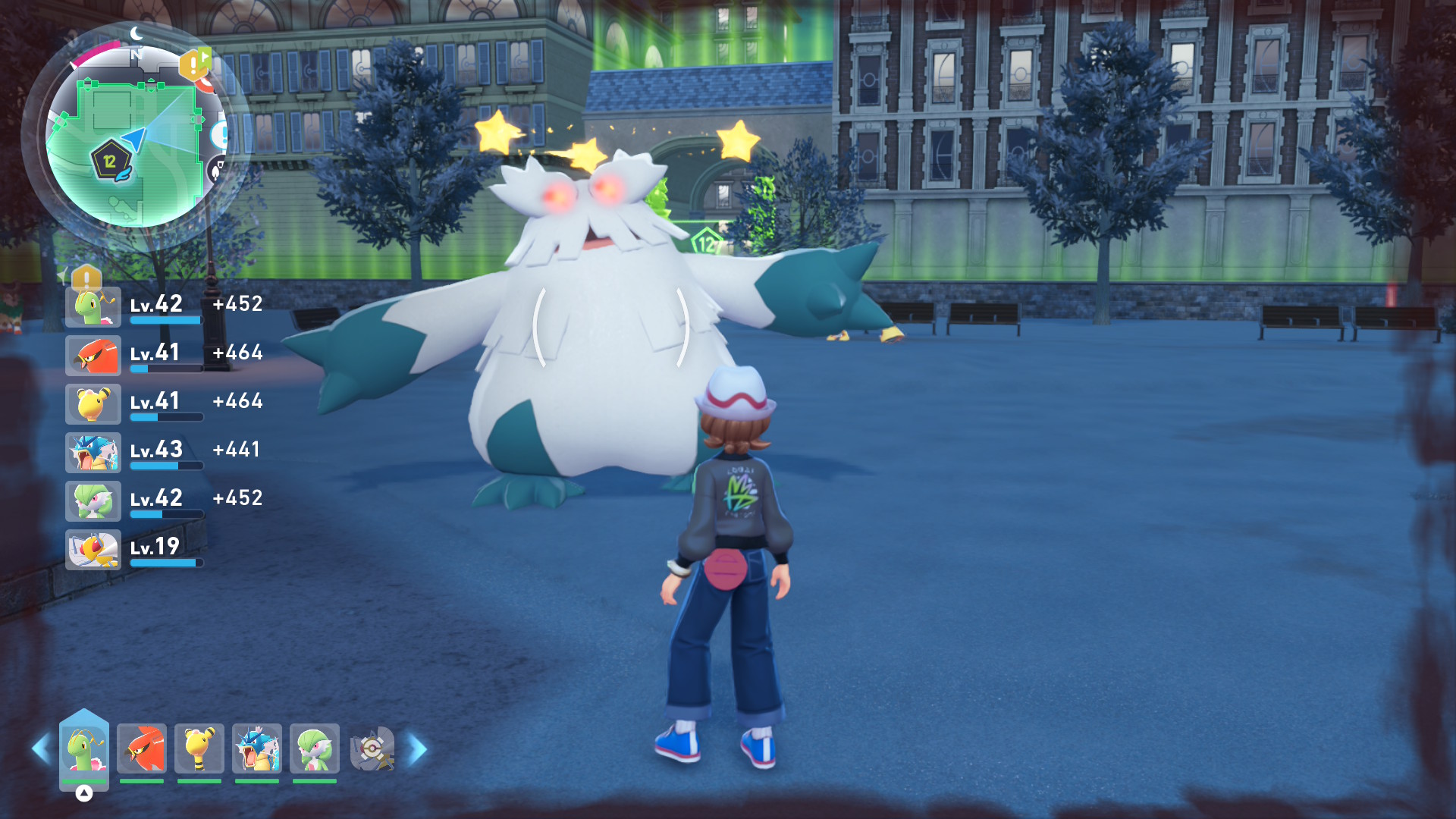Image resolution: width=1456 pixels, height=819 pixels.
Task: Select the Wild Zone 12 marker on the minimap
Action: (111, 162)
